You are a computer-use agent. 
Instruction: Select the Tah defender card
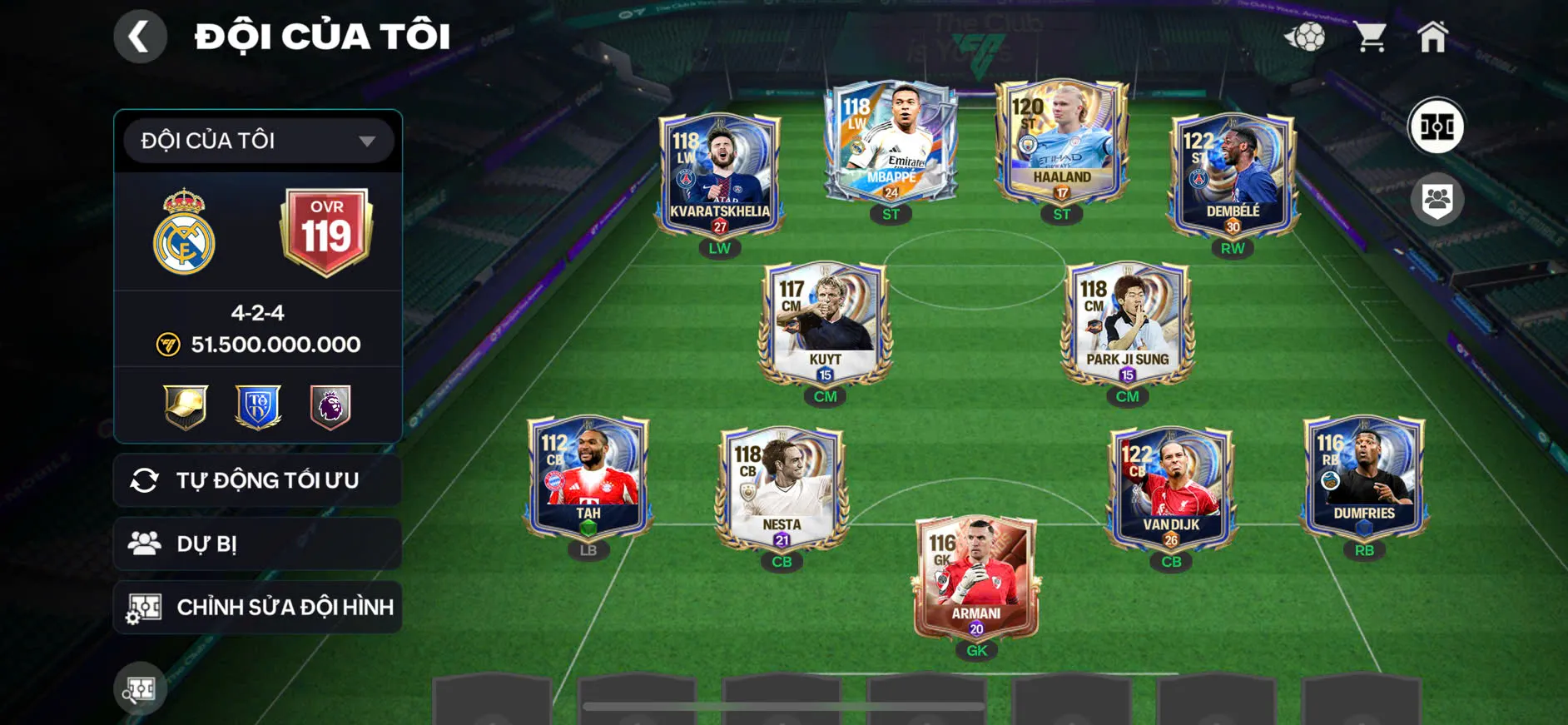pyautogui.click(x=588, y=477)
